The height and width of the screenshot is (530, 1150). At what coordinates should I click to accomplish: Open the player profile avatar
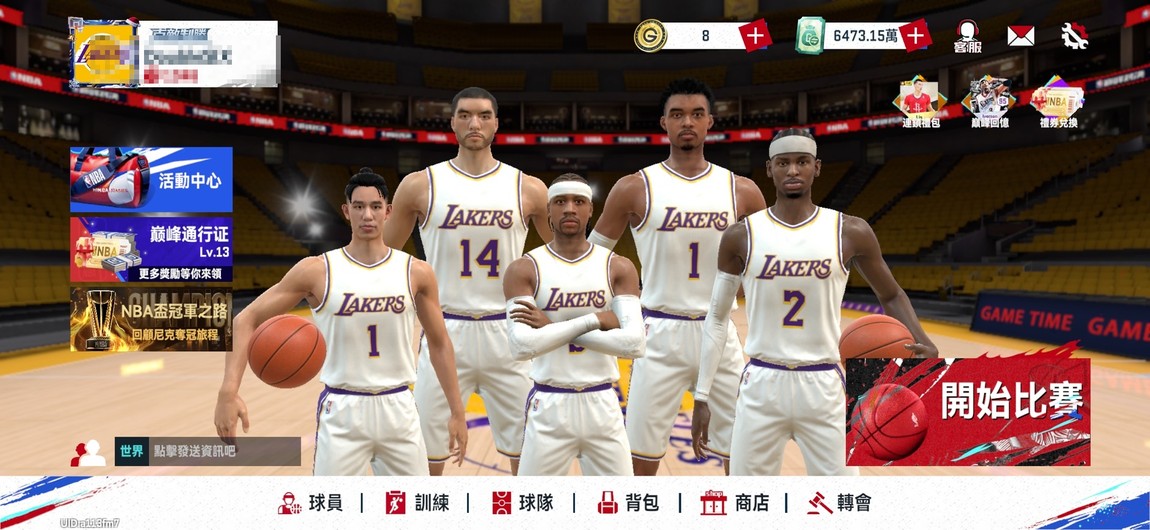click(105, 52)
